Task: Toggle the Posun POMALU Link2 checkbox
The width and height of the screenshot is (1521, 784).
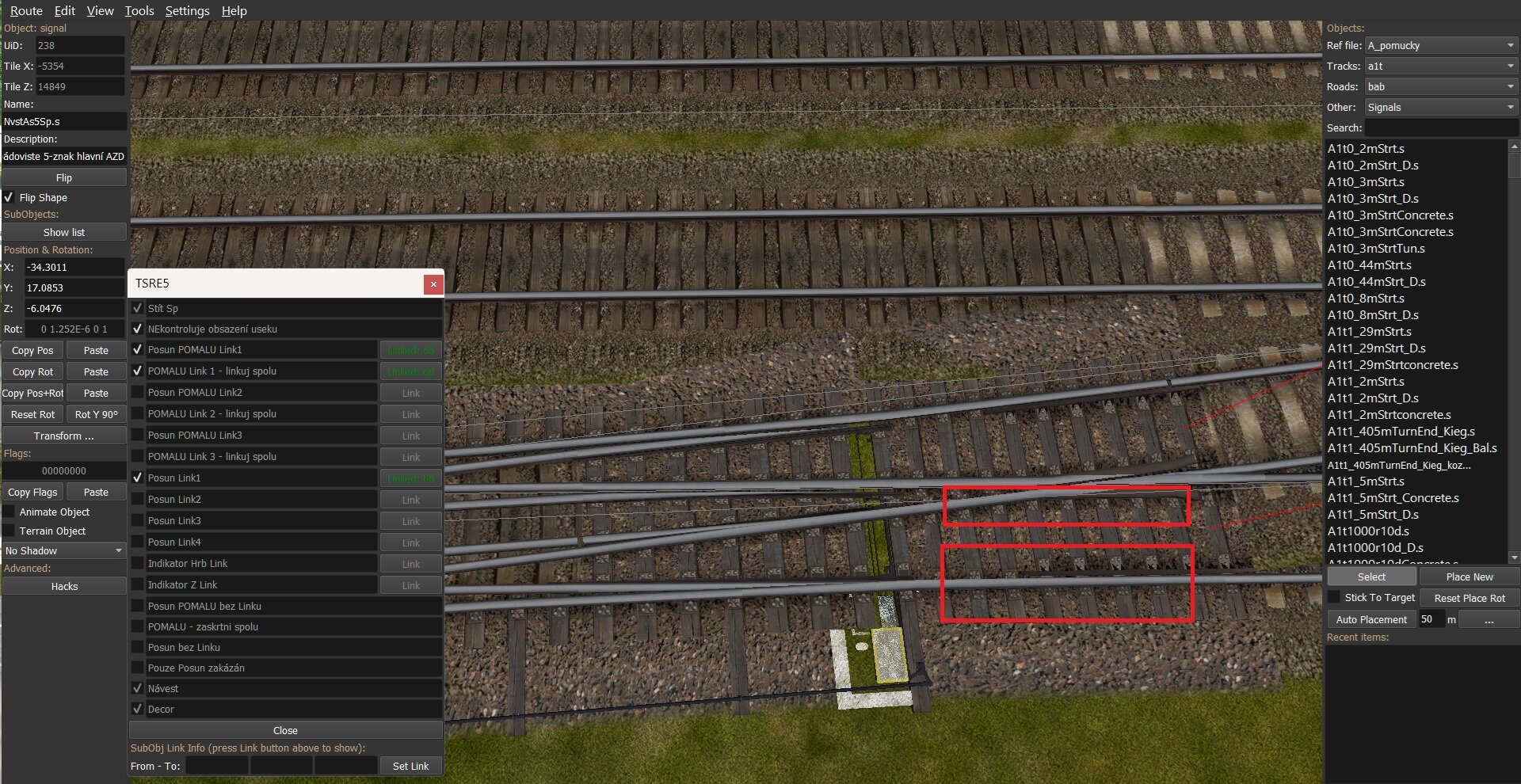Action: coord(138,392)
